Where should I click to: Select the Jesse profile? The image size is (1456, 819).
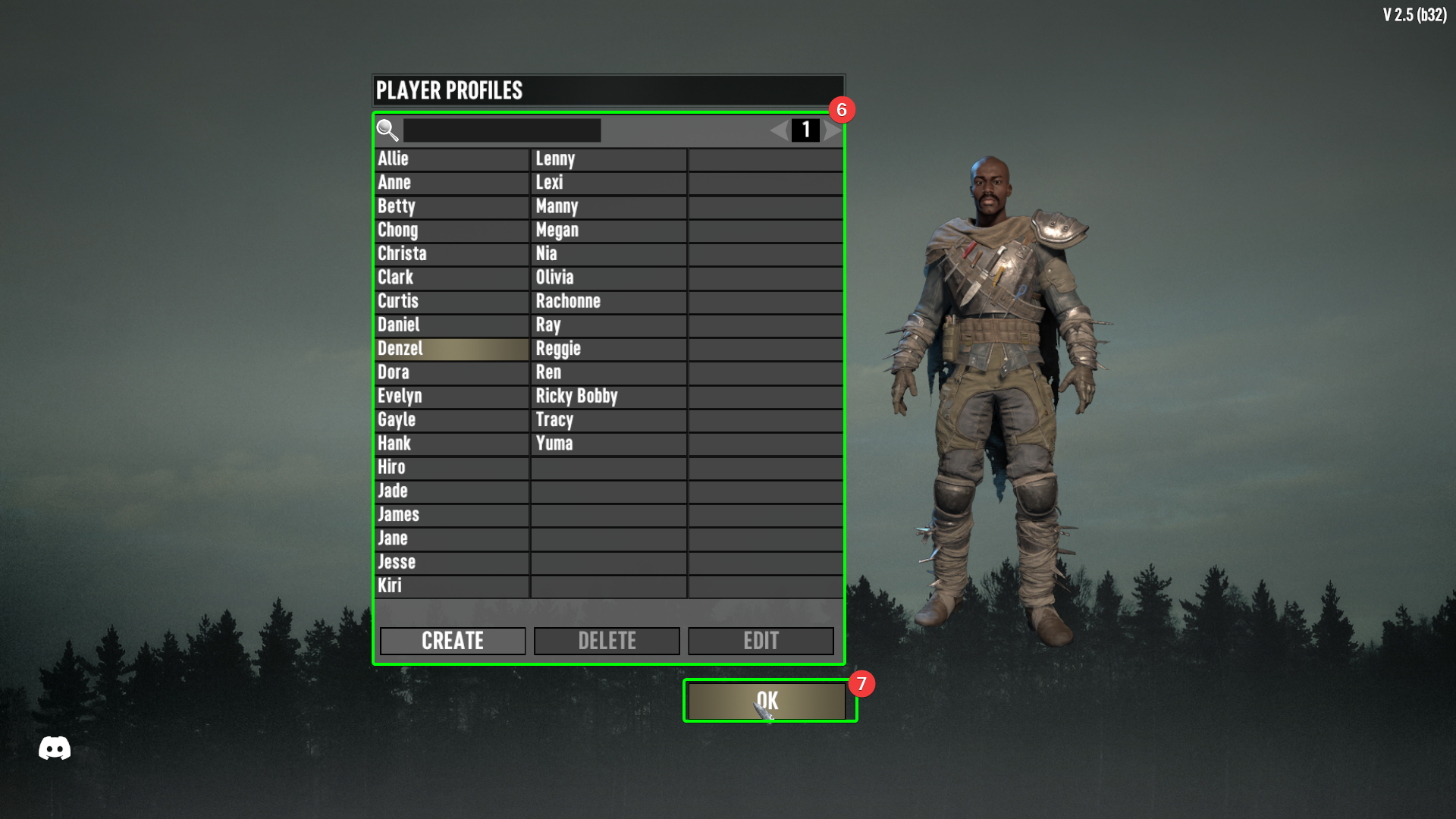450,562
